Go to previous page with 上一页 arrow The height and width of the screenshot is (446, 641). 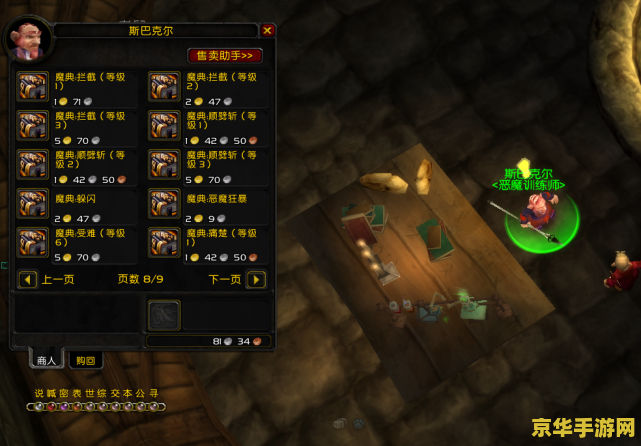[x=28, y=279]
